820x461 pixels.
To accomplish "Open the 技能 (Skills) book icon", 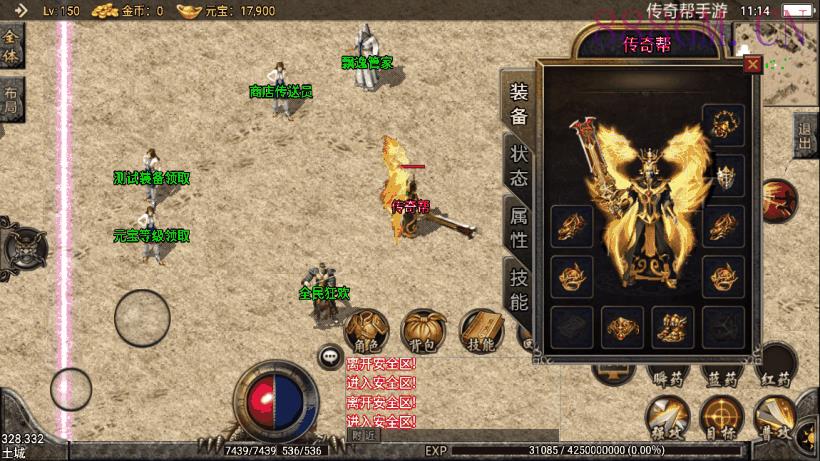I will [x=481, y=332].
